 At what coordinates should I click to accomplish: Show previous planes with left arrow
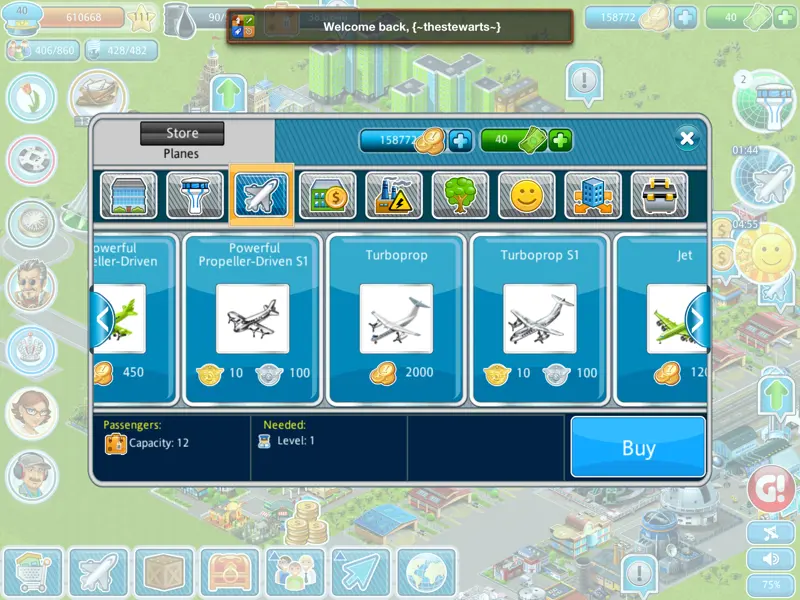click(102, 320)
